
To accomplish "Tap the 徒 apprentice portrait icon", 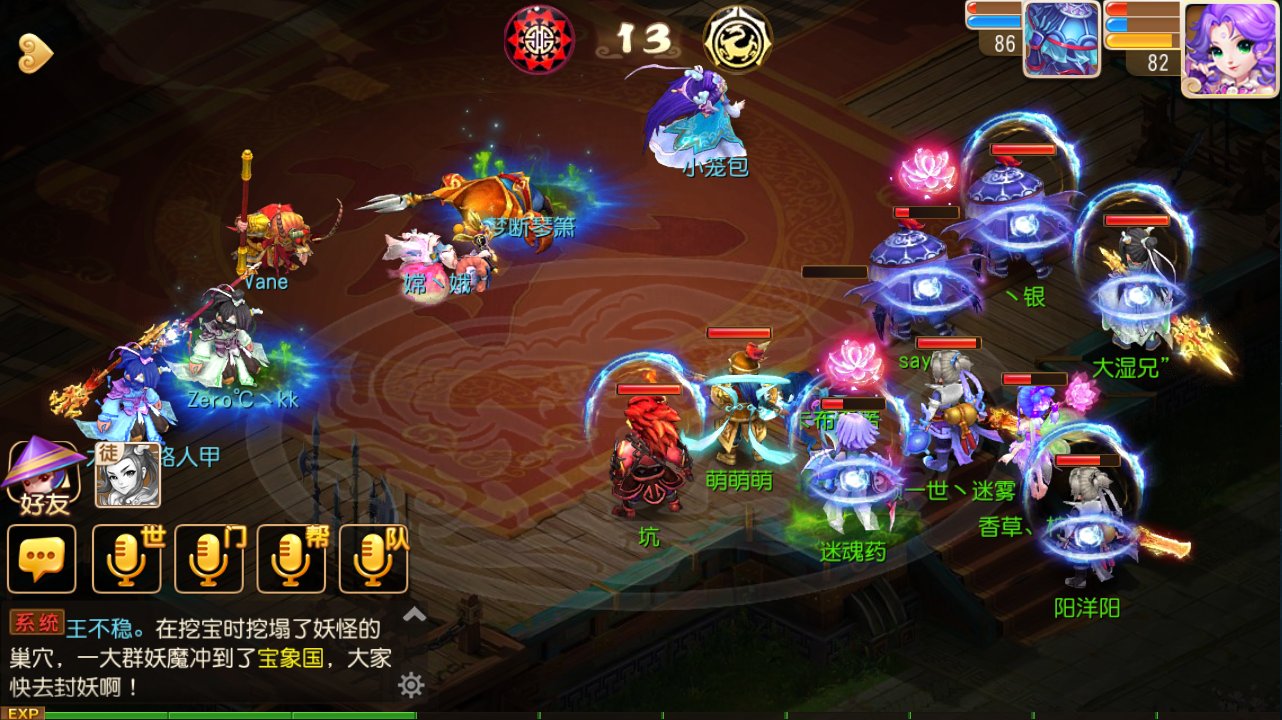I will (x=127, y=474).
